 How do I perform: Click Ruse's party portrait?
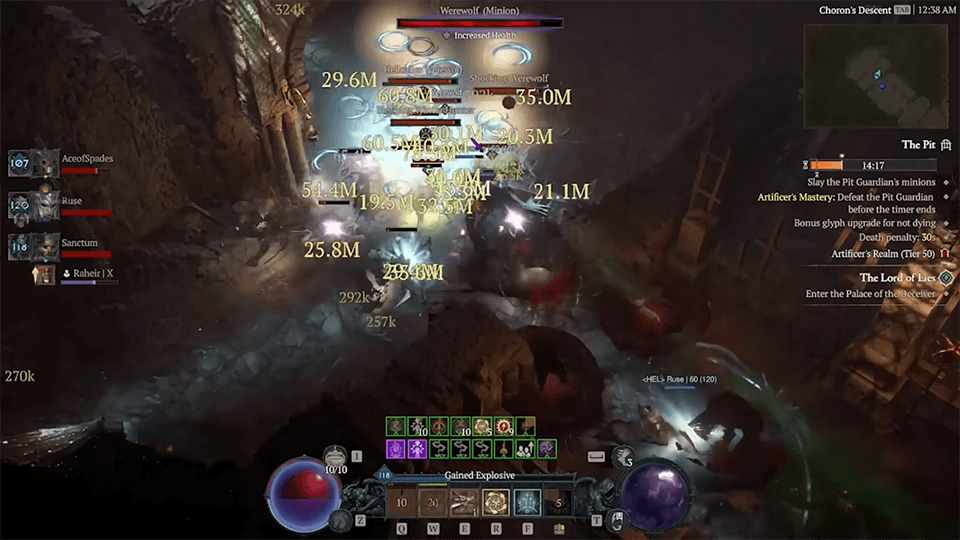coord(46,206)
